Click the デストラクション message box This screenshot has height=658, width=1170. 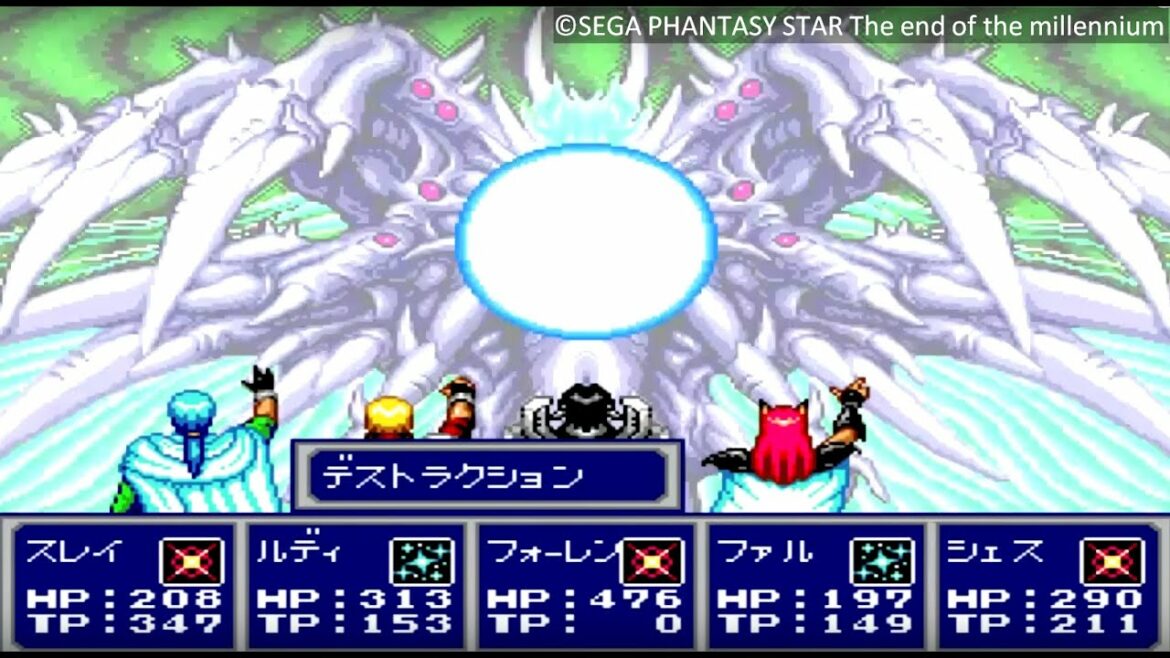tap(487, 476)
